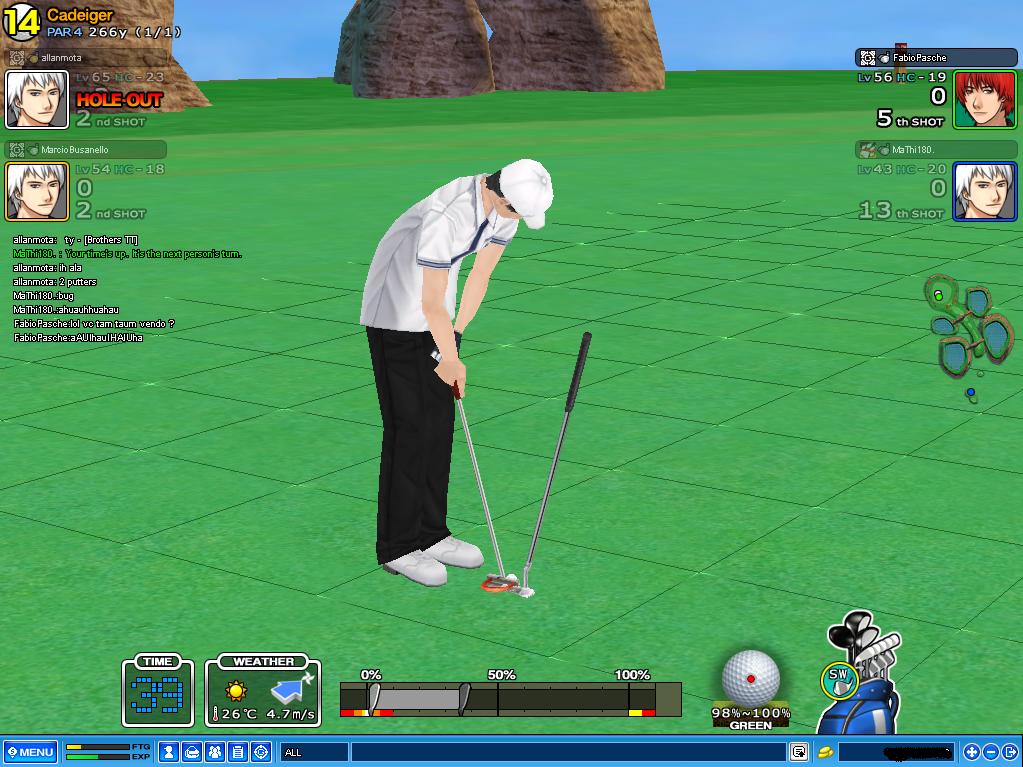The height and width of the screenshot is (767, 1023).
Task: Click the exit arrow button
Action: [1009, 752]
